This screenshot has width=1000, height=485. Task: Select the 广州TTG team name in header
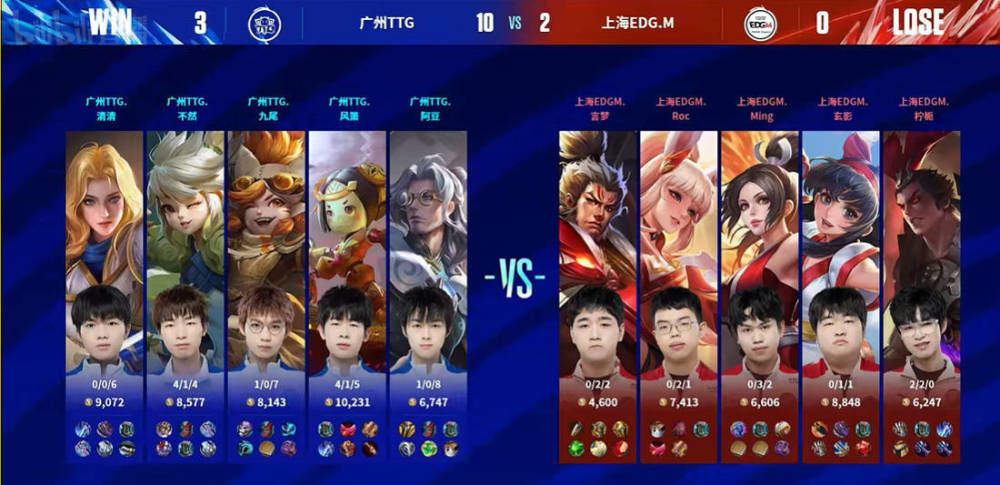pos(386,23)
